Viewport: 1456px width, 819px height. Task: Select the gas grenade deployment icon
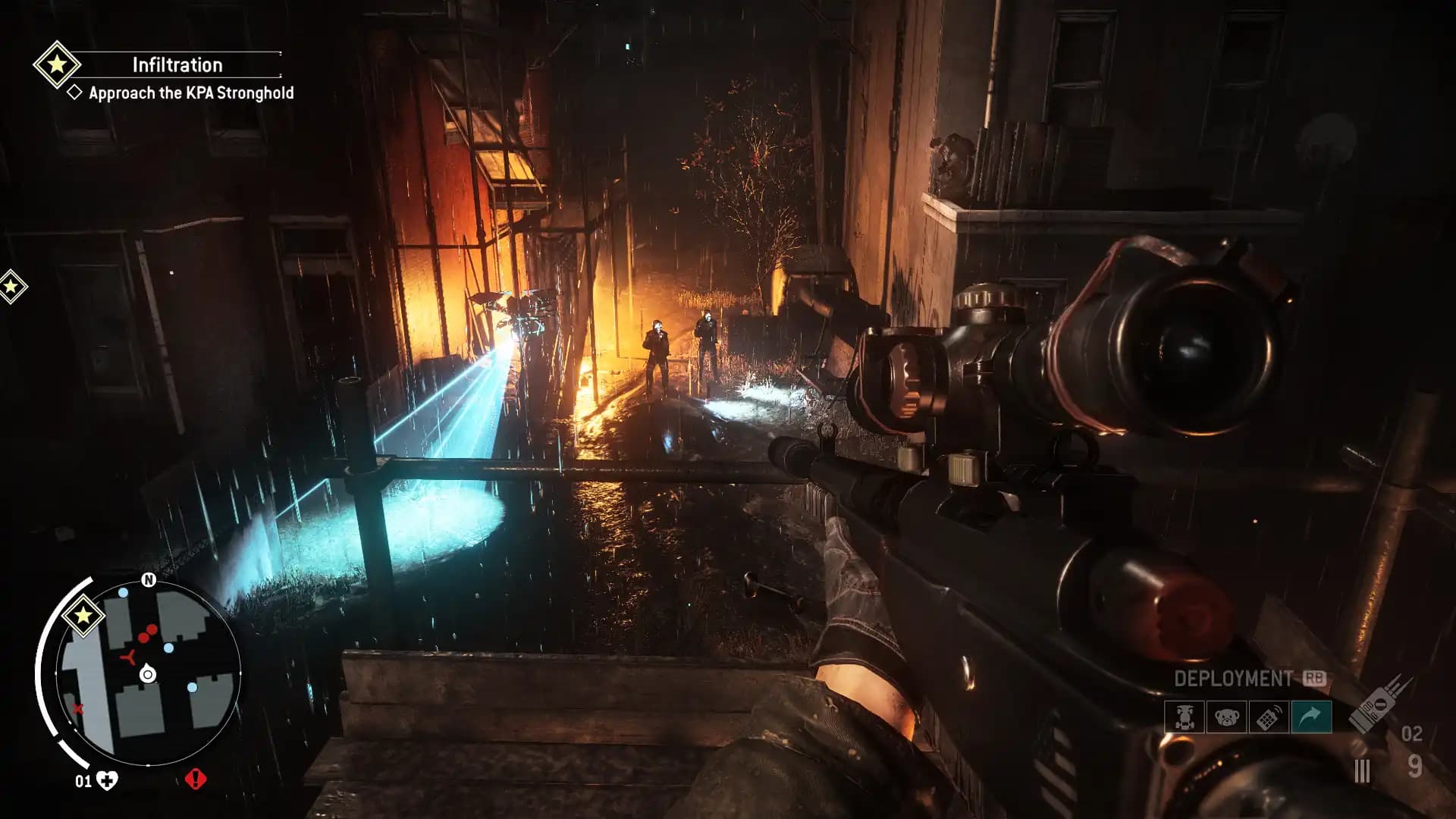click(1184, 718)
